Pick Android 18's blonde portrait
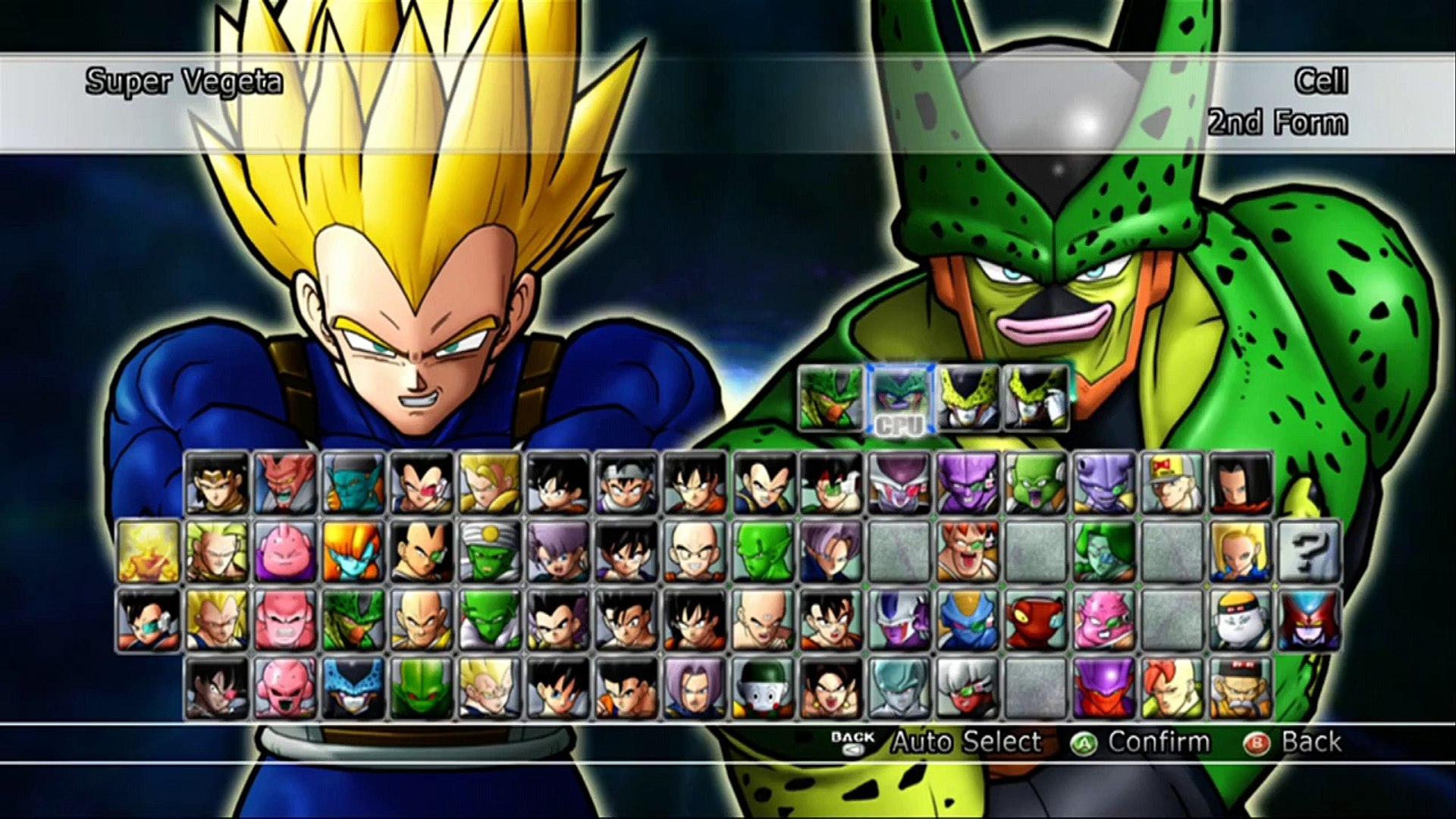Viewport: 1456px width, 819px height. pos(1241,551)
